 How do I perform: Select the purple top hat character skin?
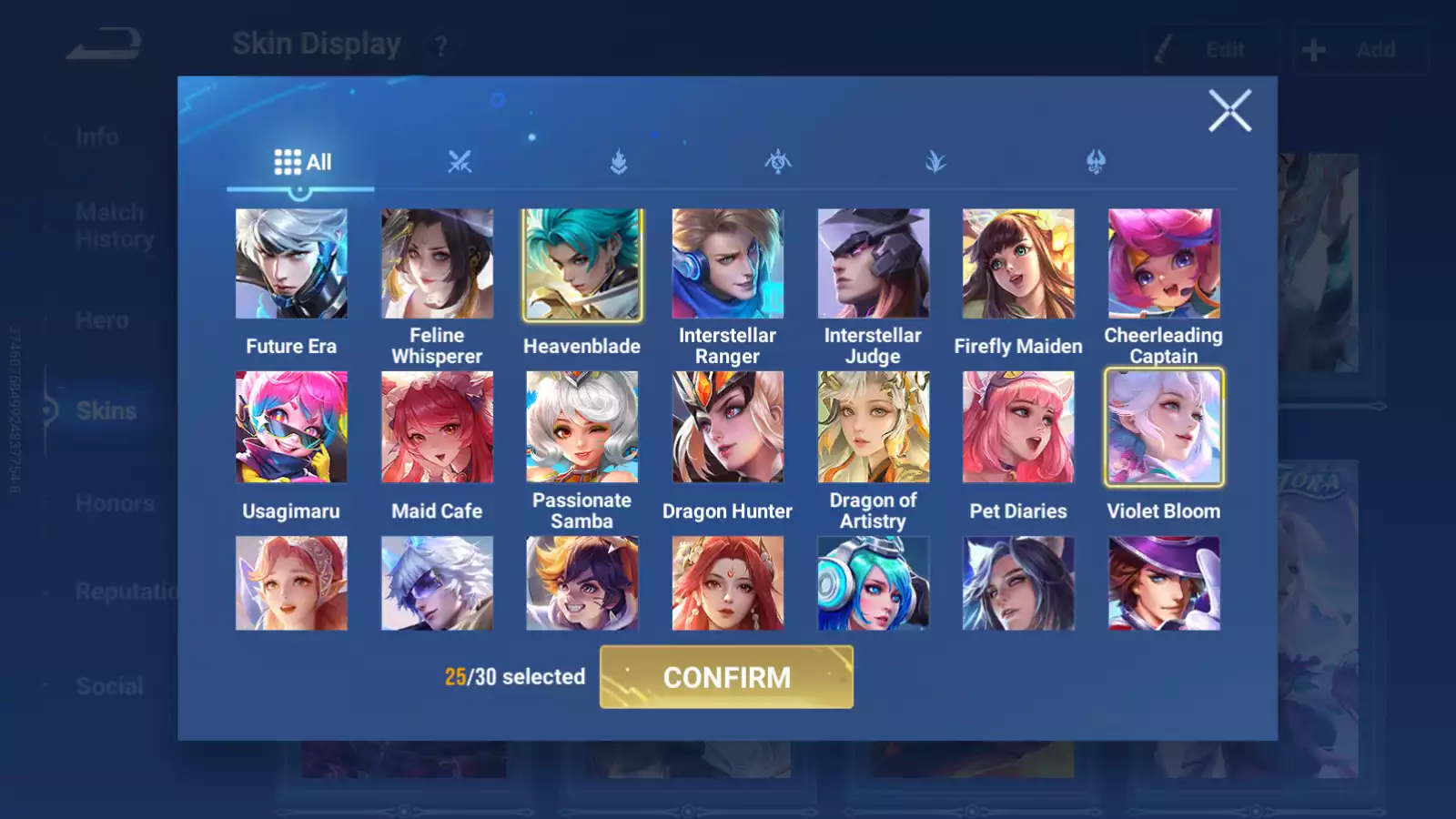coord(1164,583)
